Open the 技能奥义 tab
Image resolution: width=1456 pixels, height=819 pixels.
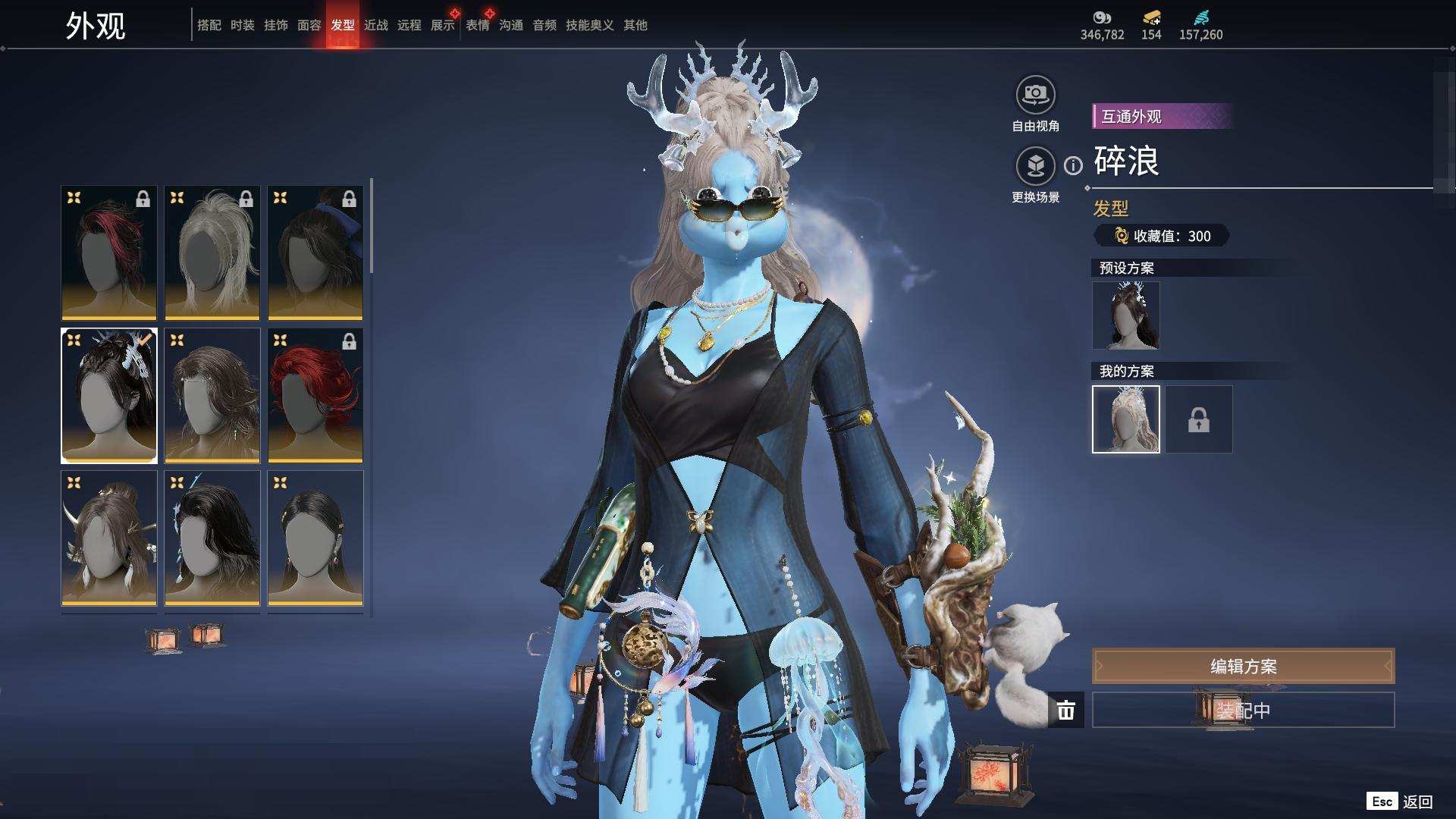[589, 25]
